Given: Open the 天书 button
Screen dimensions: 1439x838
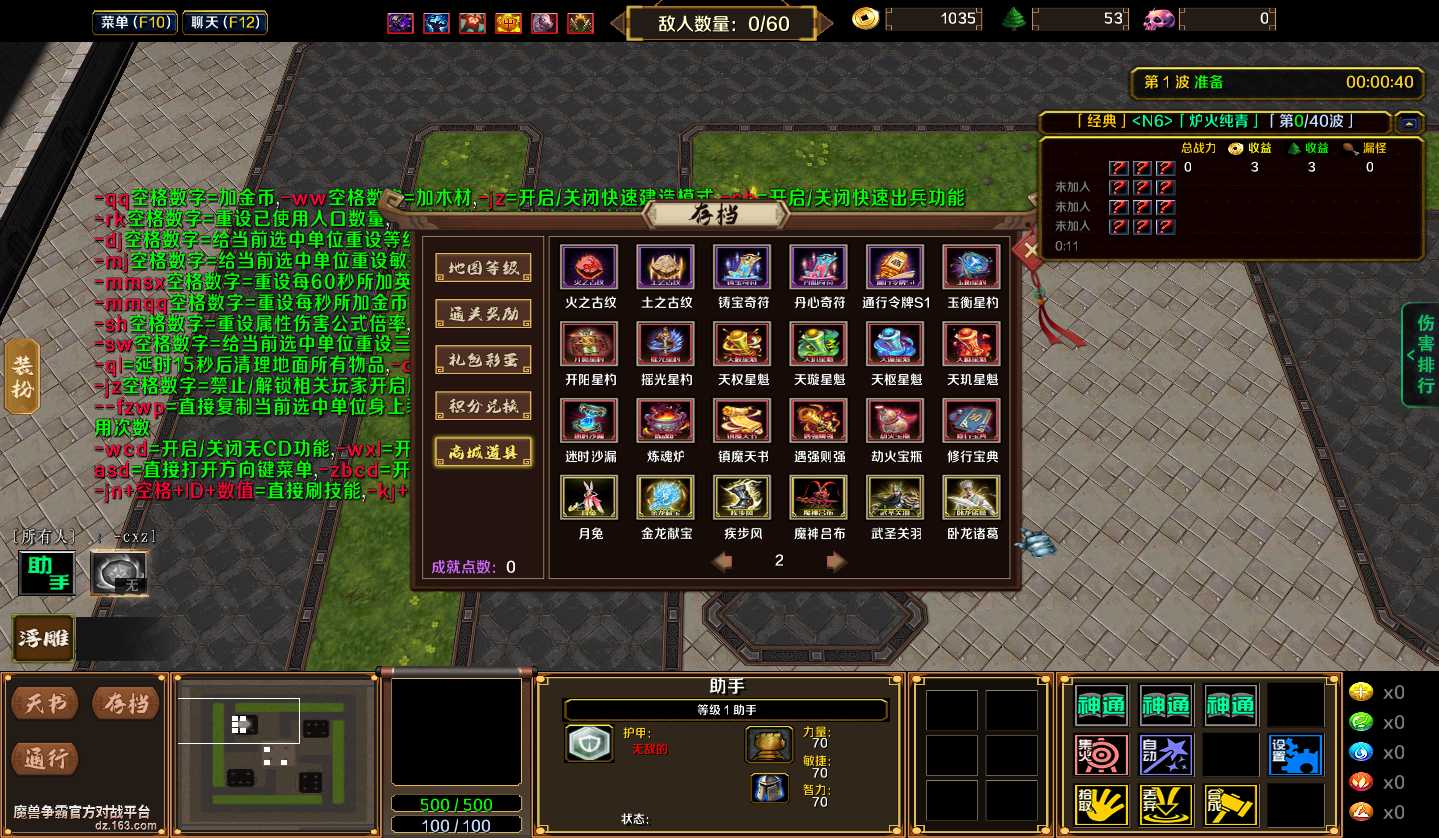Looking at the screenshot, I should tap(47, 704).
